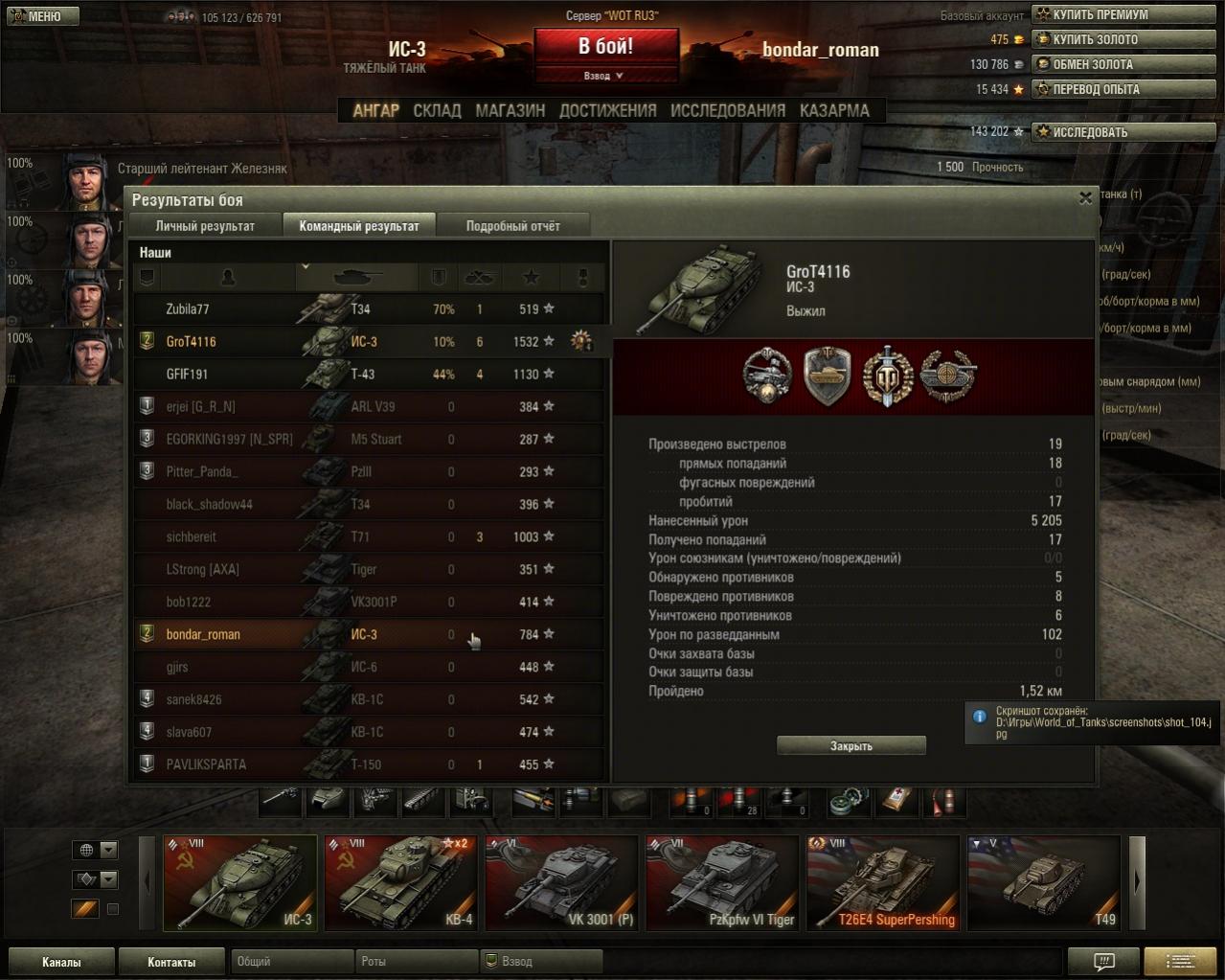Close the battle results window
Screen dimensions: 1225x980
click(1085, 198)
